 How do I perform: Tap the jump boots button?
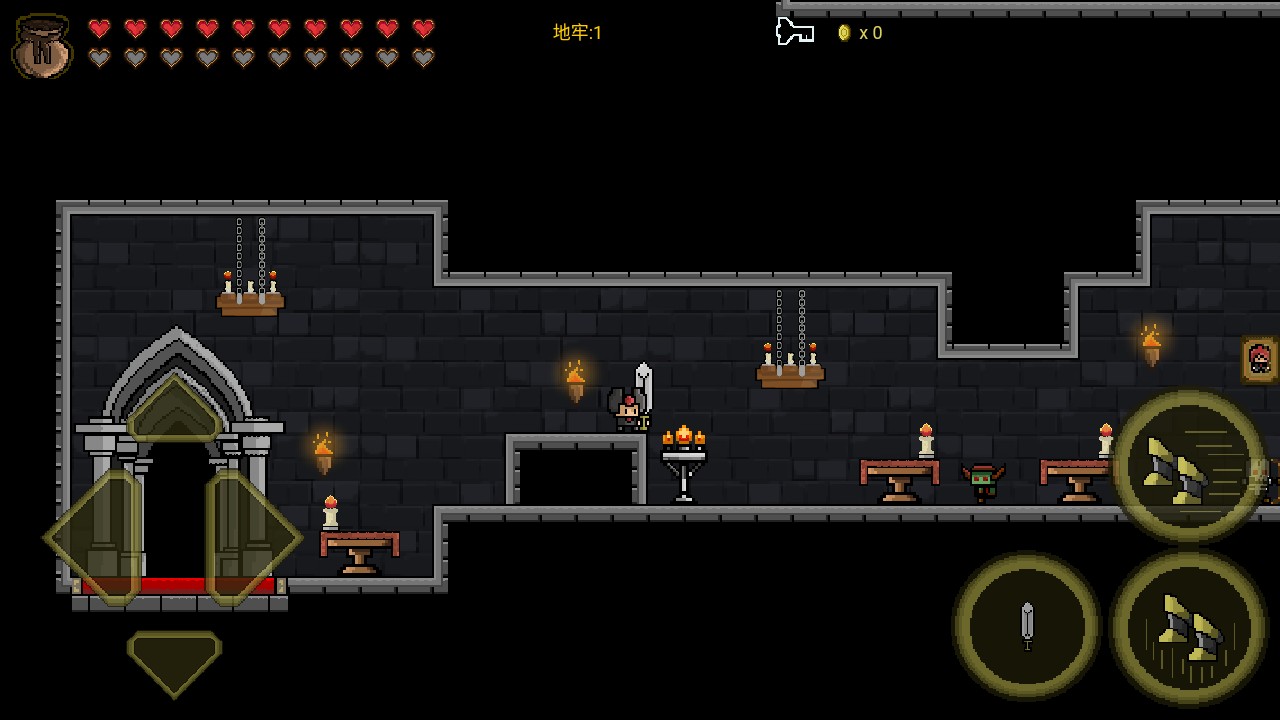[x=1188, y=628]
